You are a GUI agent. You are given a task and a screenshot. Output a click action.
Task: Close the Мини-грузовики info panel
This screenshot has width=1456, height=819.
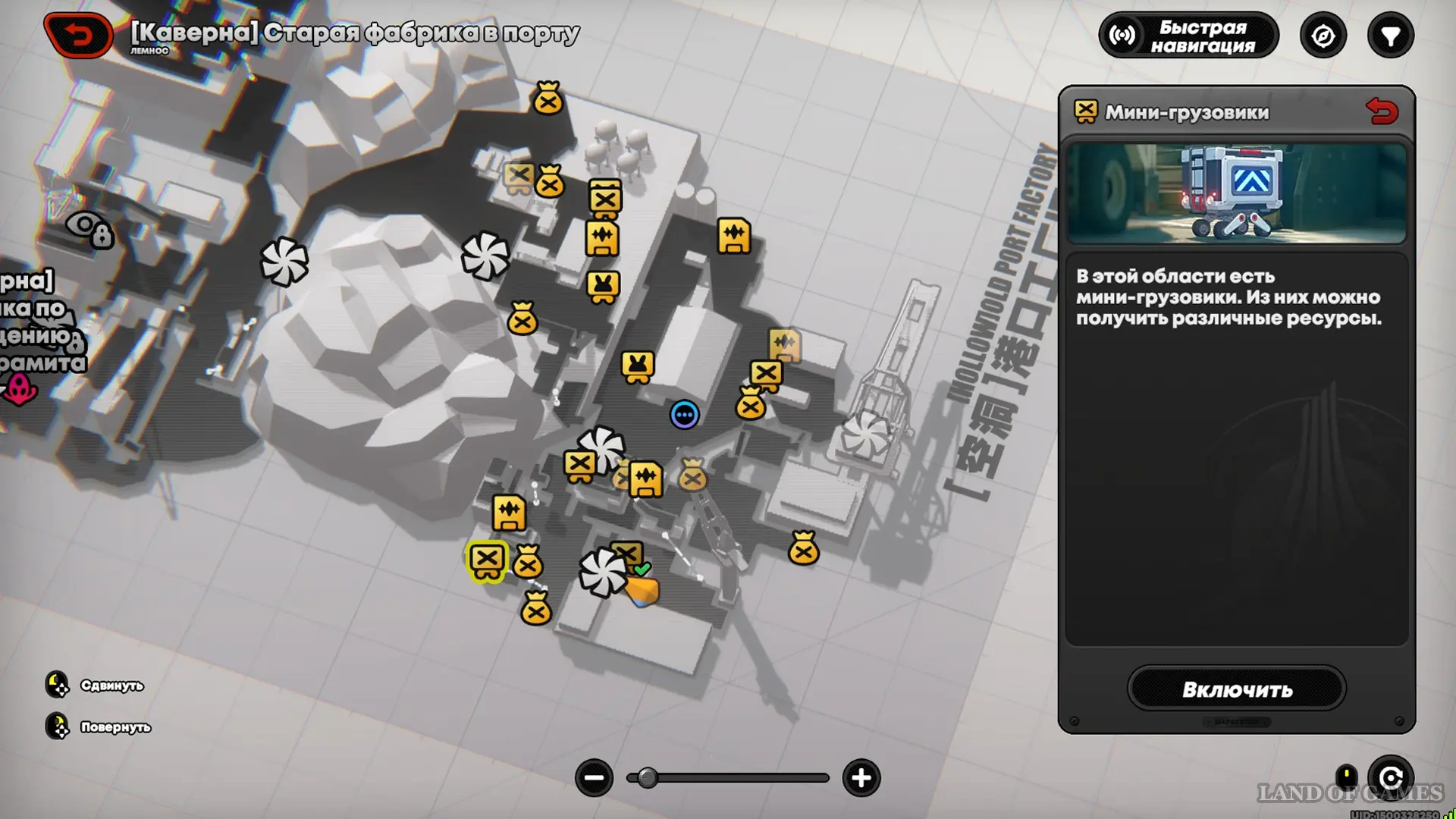coord(1382,112)
